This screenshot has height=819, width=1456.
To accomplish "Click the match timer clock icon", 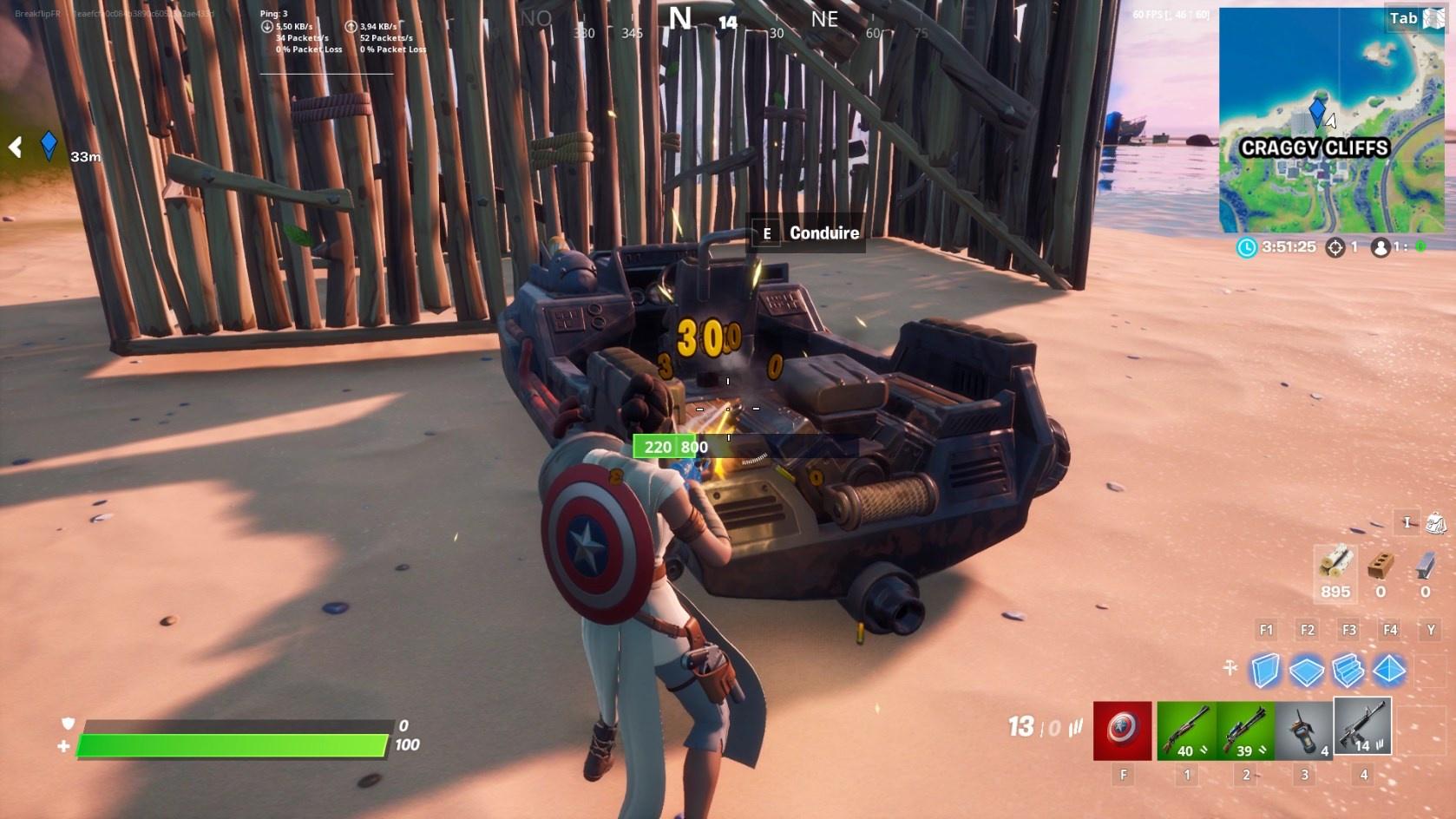I will [x=1247, y=246].
